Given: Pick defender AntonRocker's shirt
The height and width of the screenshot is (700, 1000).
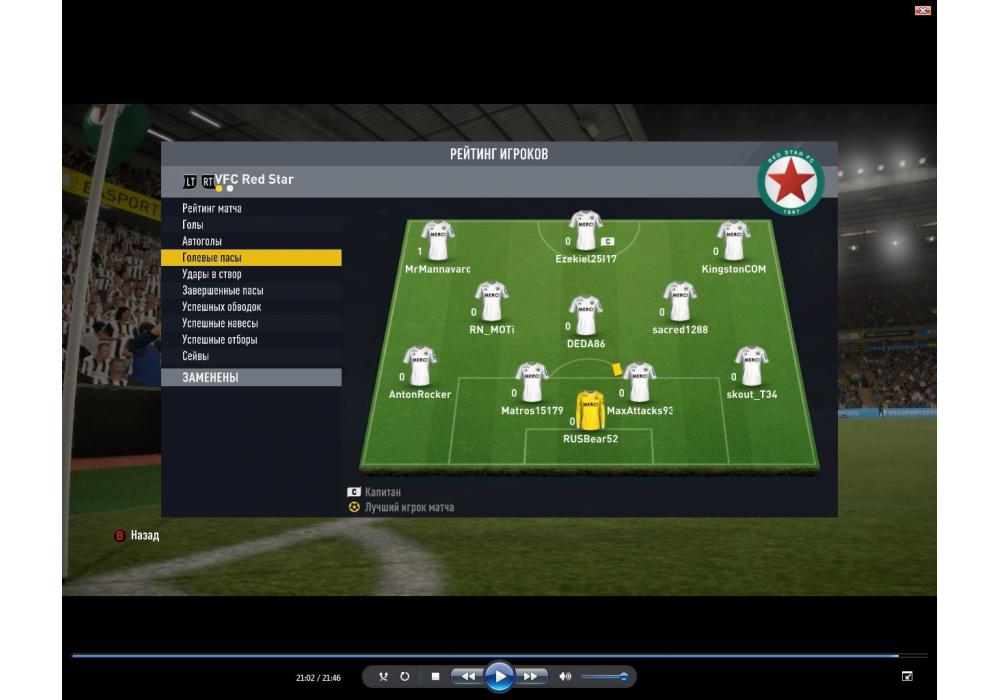Looking at the screenshot, I should pos(419,366).
